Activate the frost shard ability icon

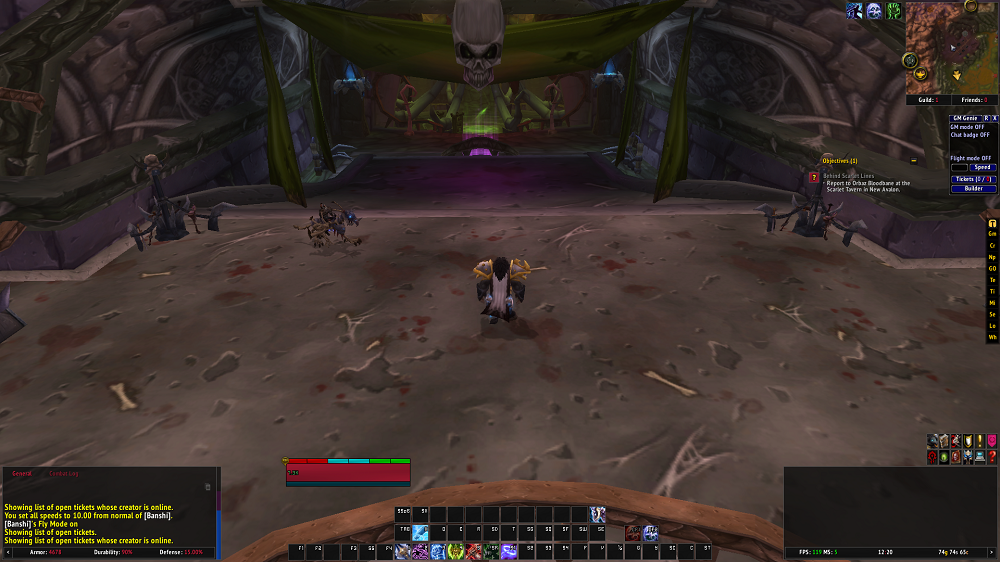tap(419, 533)
